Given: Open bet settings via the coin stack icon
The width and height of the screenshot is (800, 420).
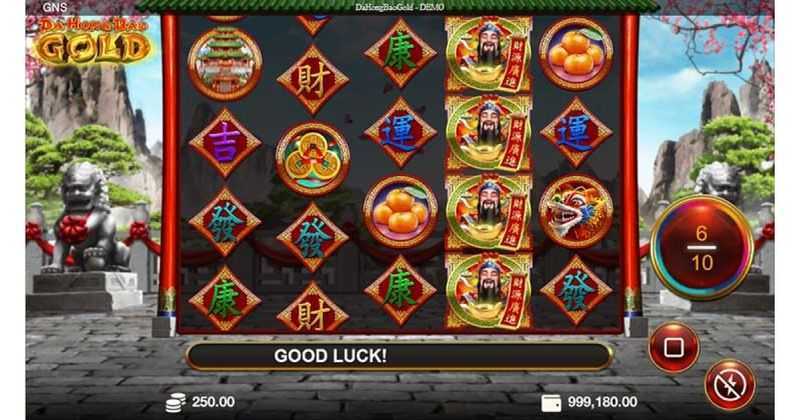Looking at the screenshot, I should tap(177, 402).
